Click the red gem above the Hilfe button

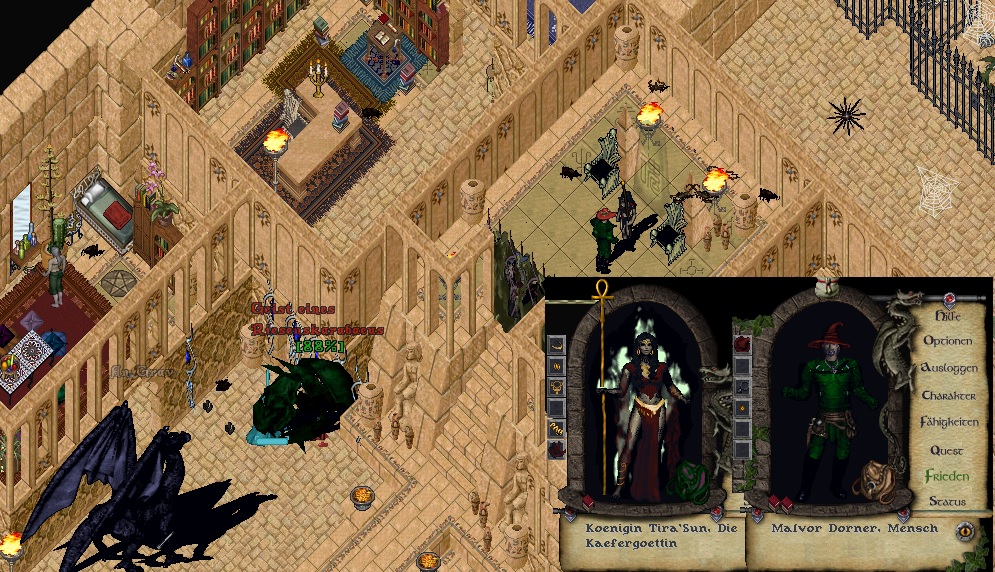click(x=948, y=298)
